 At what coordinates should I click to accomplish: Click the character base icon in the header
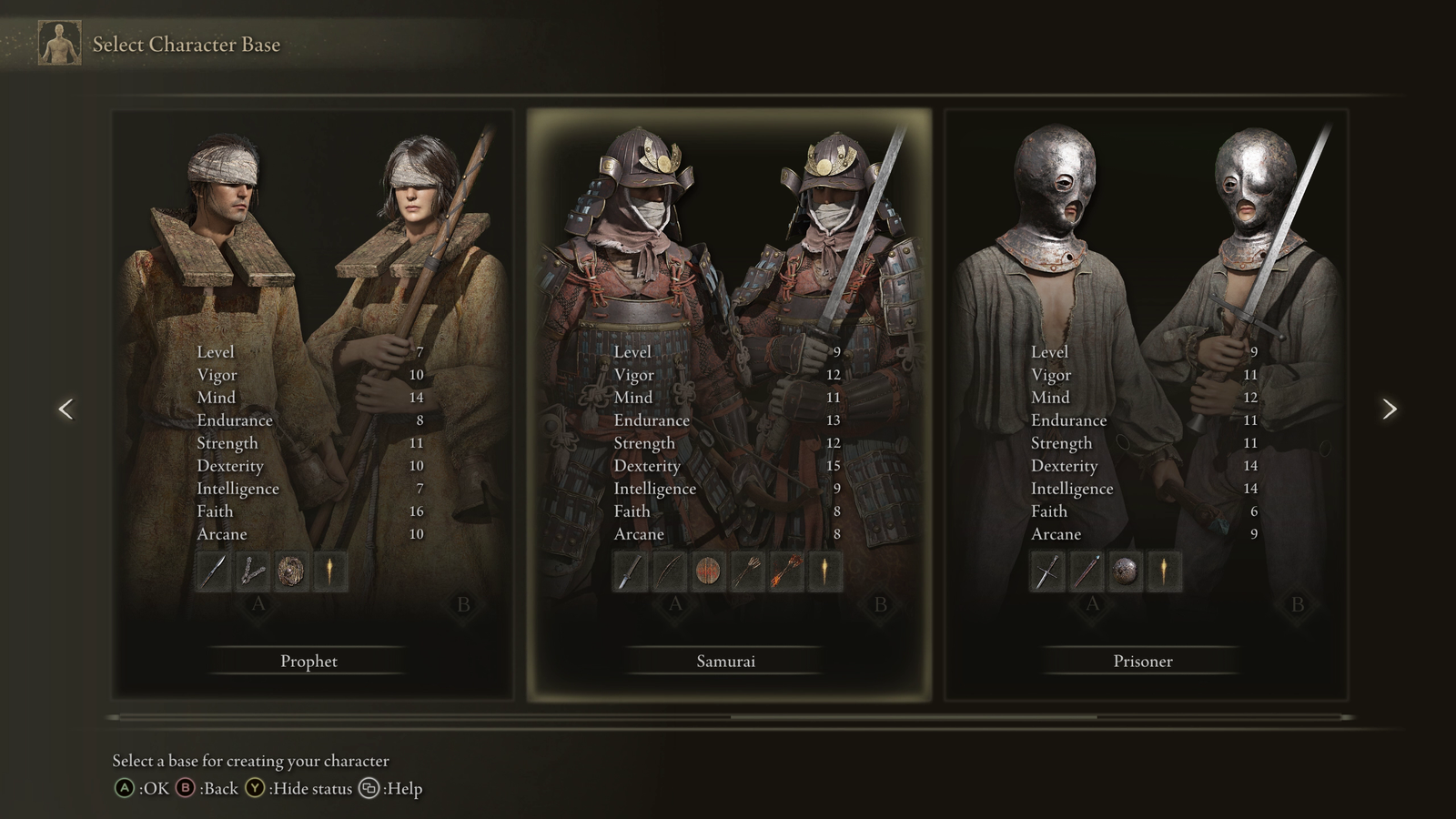coord(57,43)
